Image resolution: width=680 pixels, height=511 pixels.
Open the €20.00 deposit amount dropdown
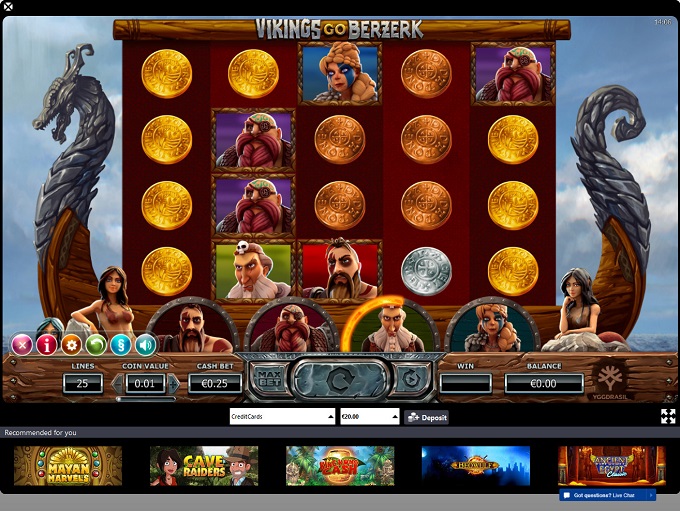pyautogui.click(x=369, y=416)
